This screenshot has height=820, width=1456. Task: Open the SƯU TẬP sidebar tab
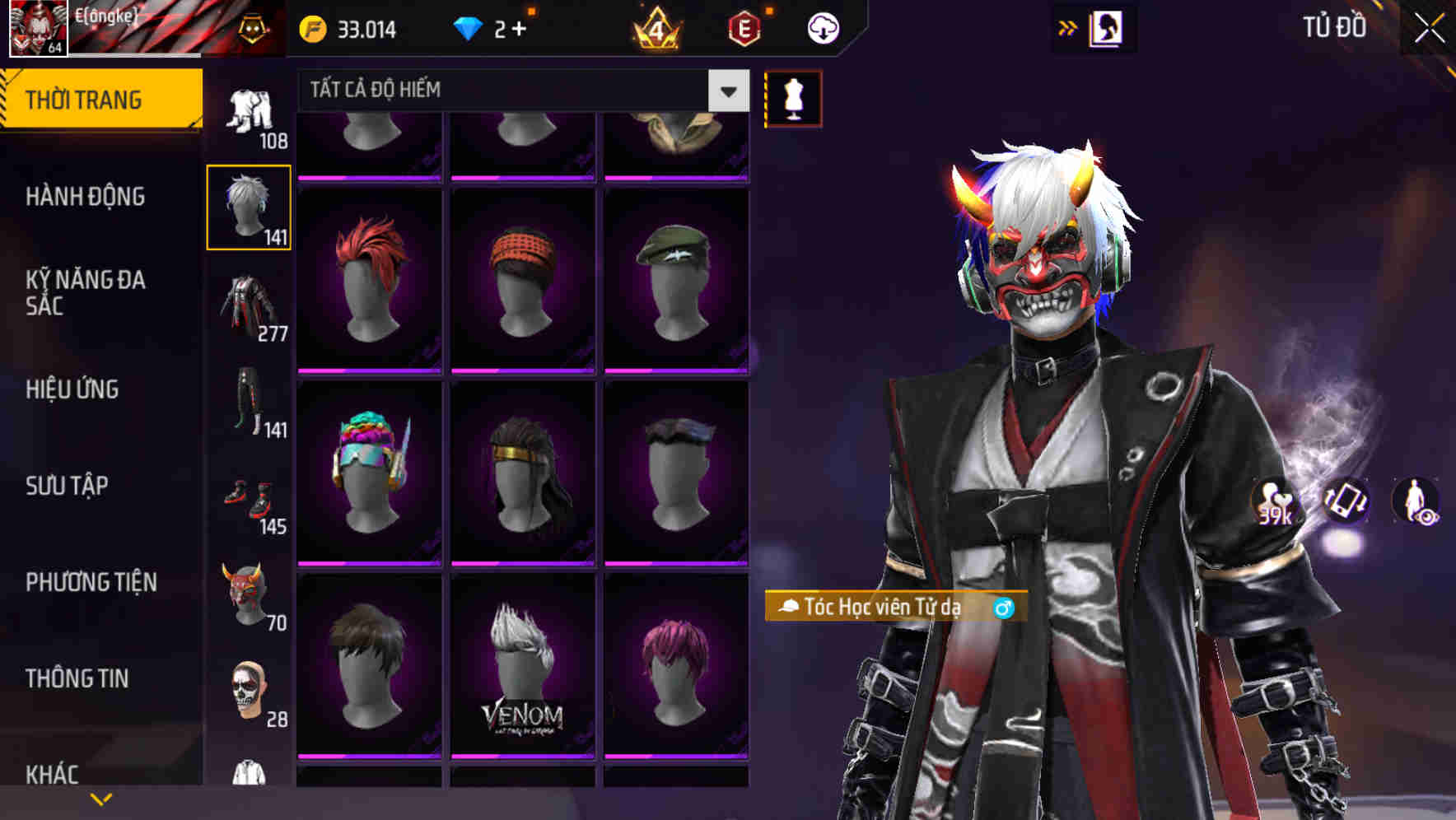66,486
